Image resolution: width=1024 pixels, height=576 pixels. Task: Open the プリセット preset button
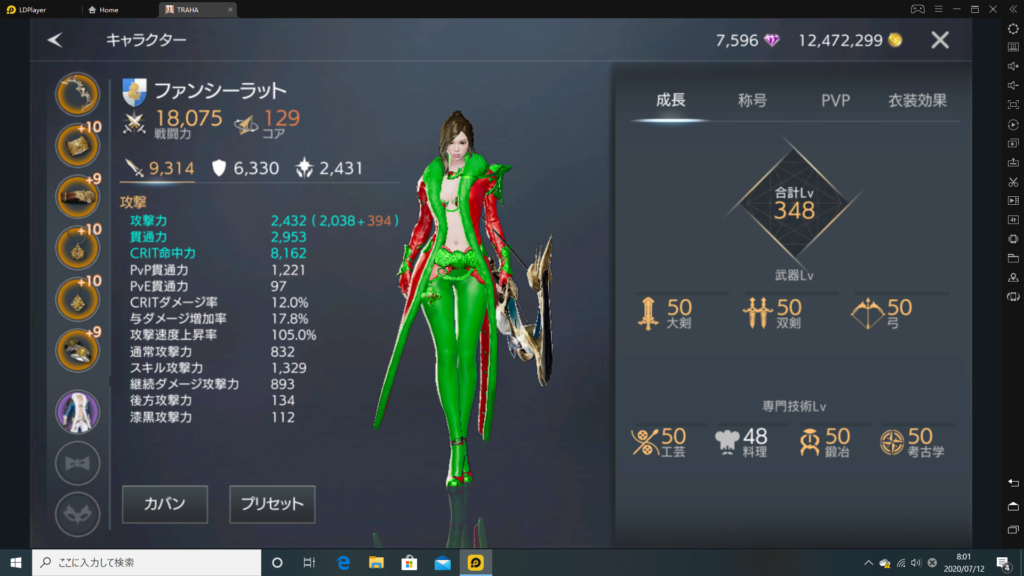(x=272, y=504)
